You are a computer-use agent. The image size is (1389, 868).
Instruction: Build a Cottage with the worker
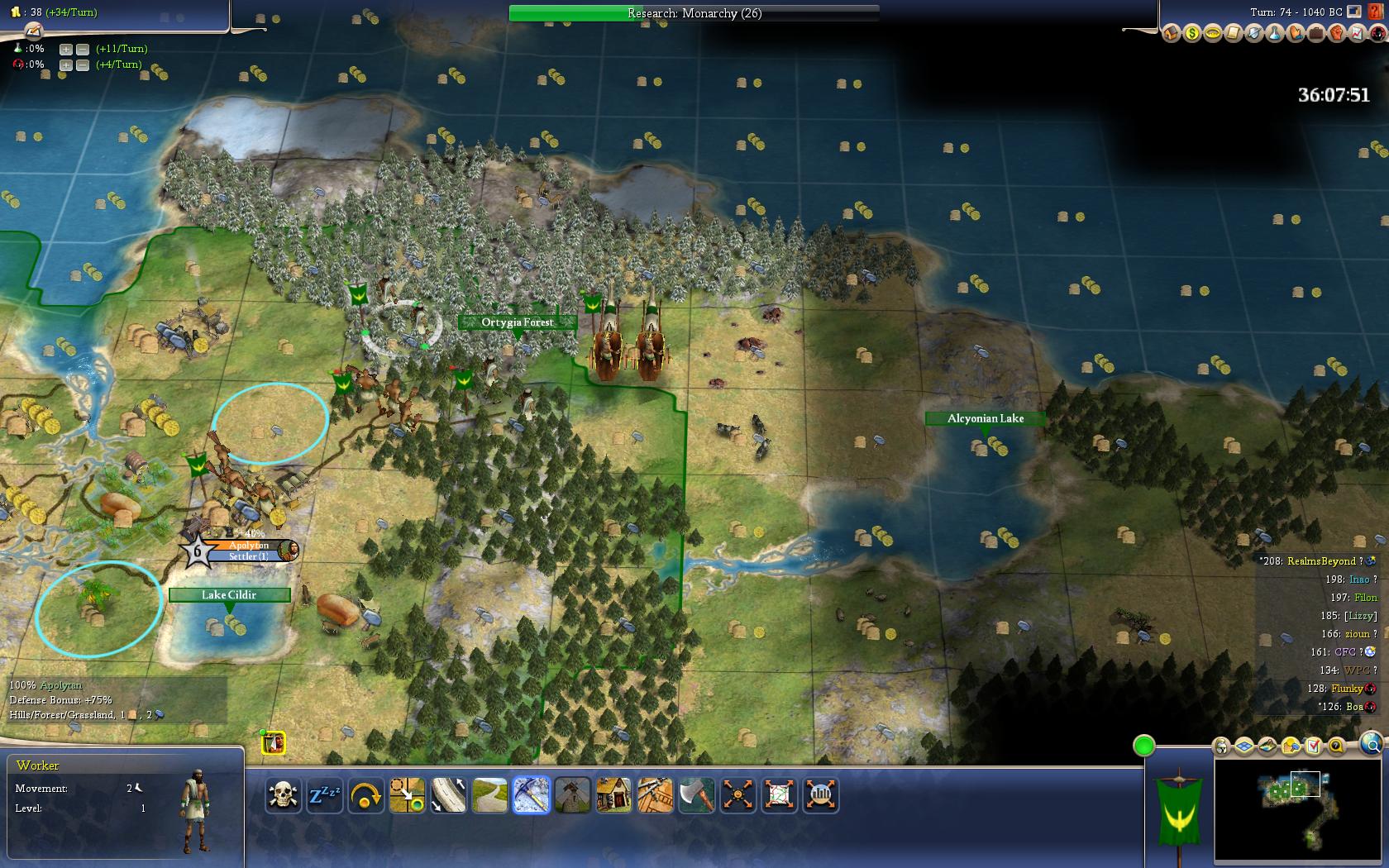(x=613, y=795)
